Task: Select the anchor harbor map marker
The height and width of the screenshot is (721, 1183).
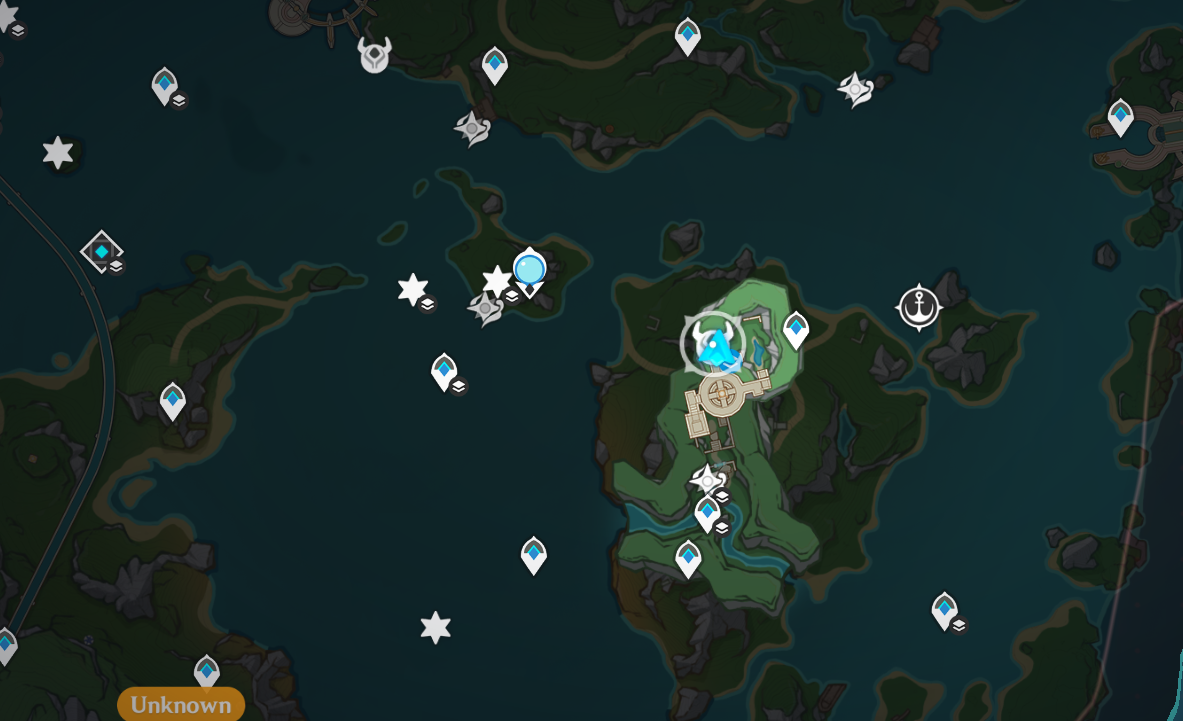Action: (918, 307)
